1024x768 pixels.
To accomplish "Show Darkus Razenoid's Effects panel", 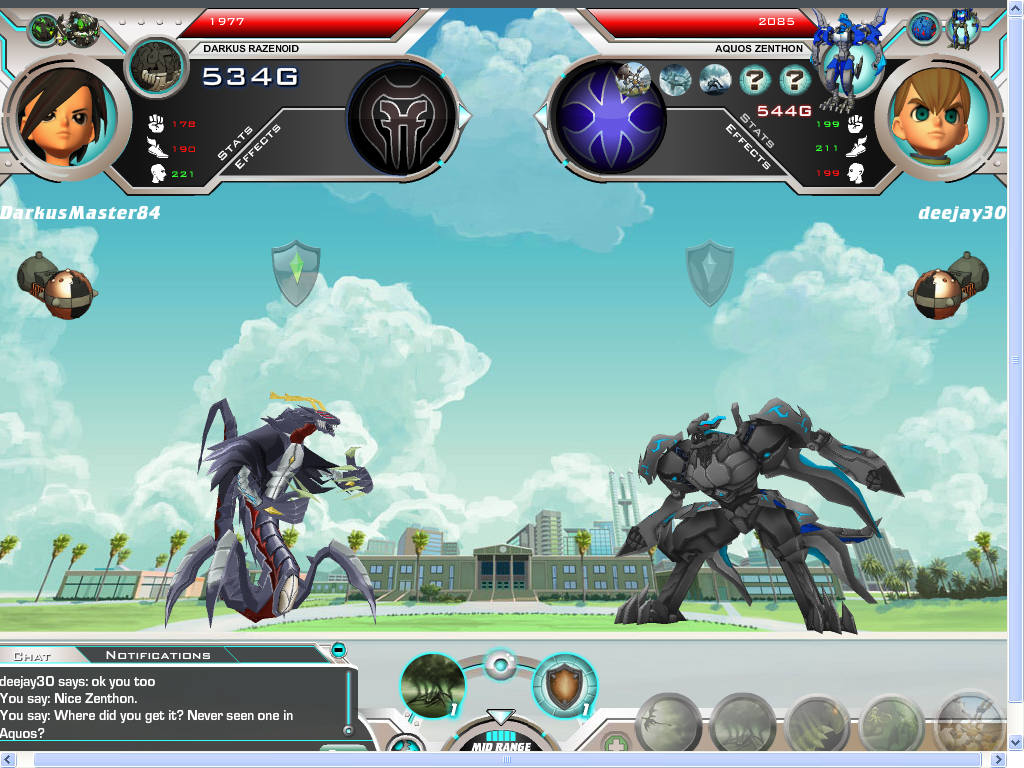I will tap(258, 147).
